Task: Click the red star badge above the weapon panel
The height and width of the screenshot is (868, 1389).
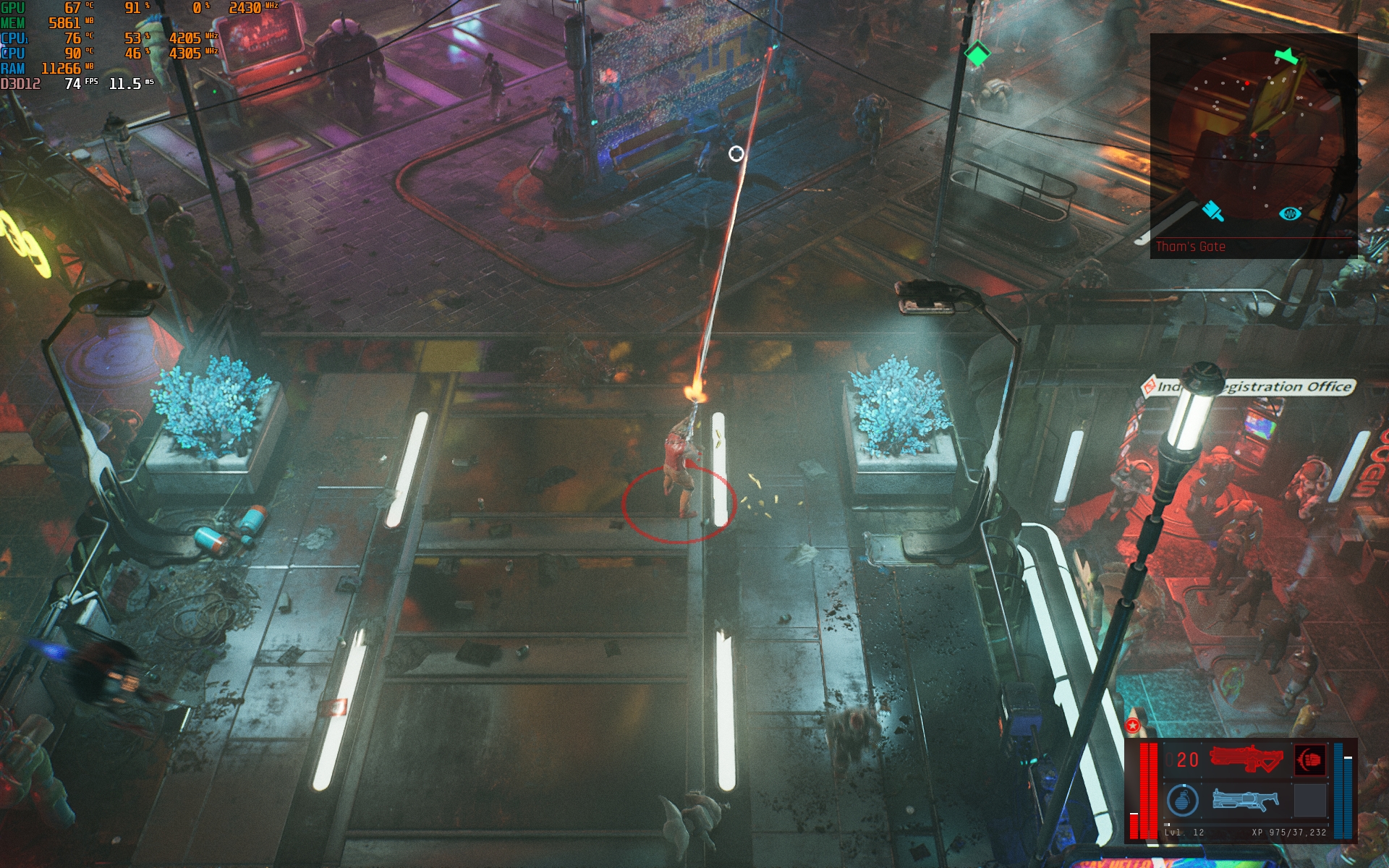Action: pos(1133,725)
